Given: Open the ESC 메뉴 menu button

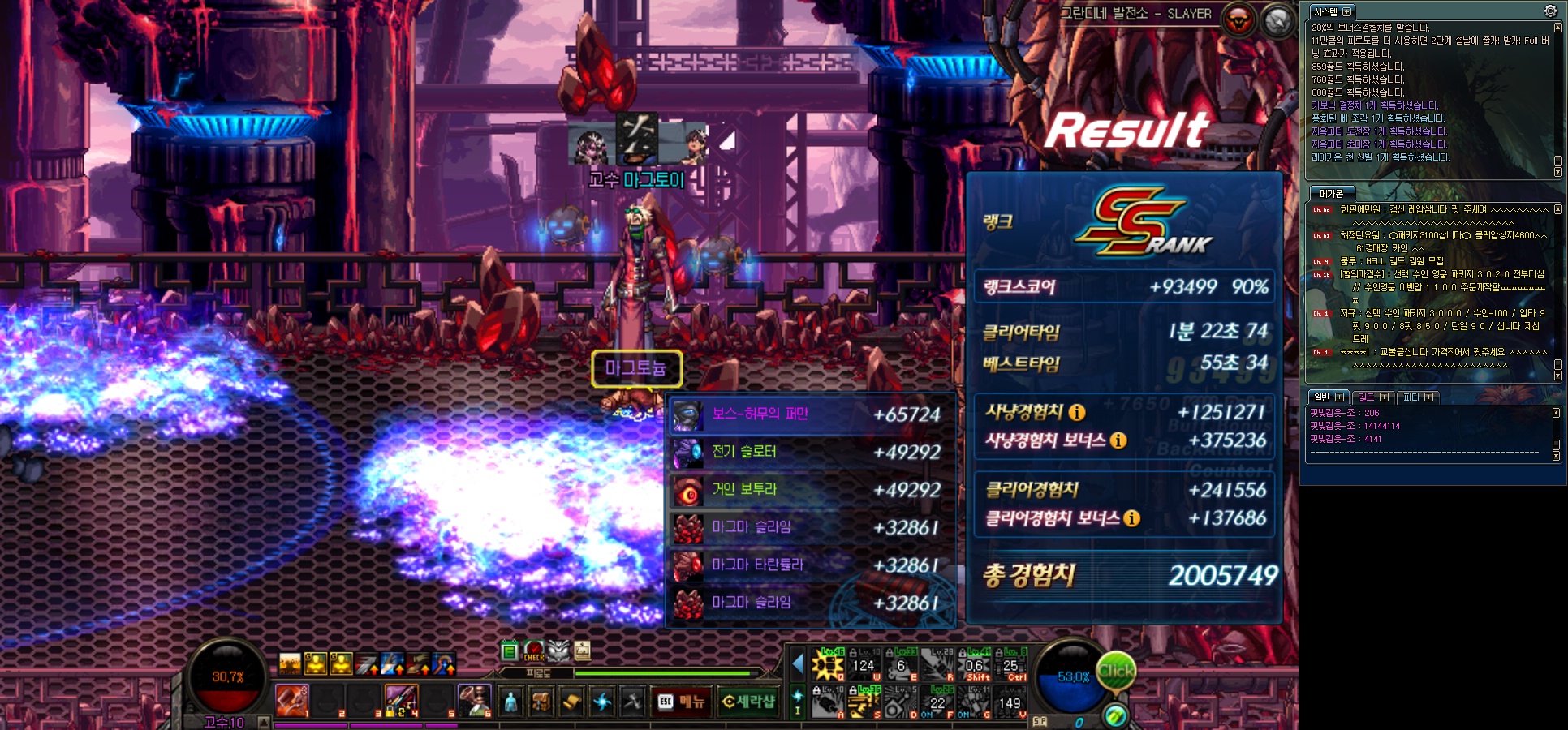Looking at the screenshot, I should tap(681, 702).
